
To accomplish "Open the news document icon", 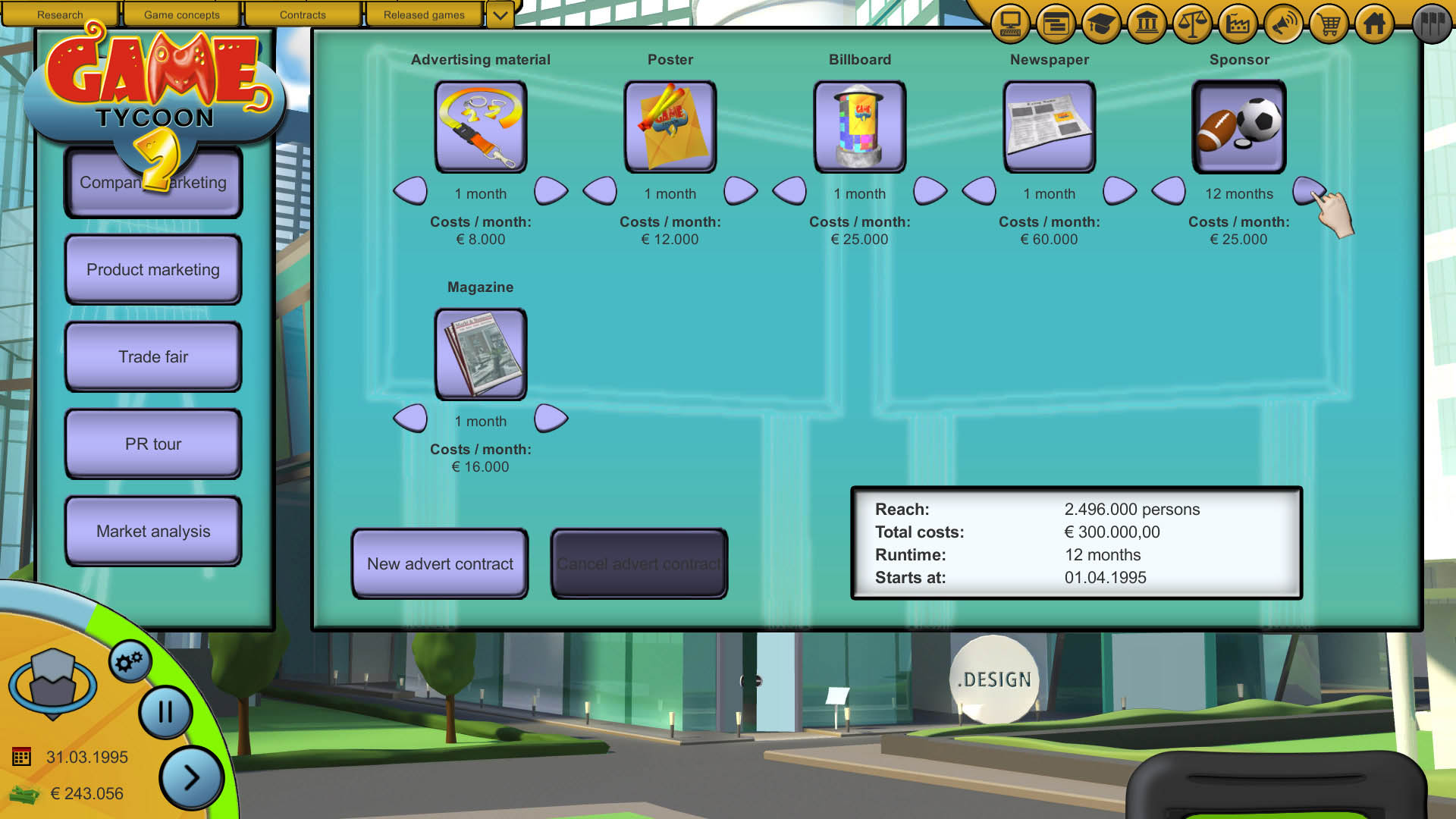I will [x=1055, y=24].
